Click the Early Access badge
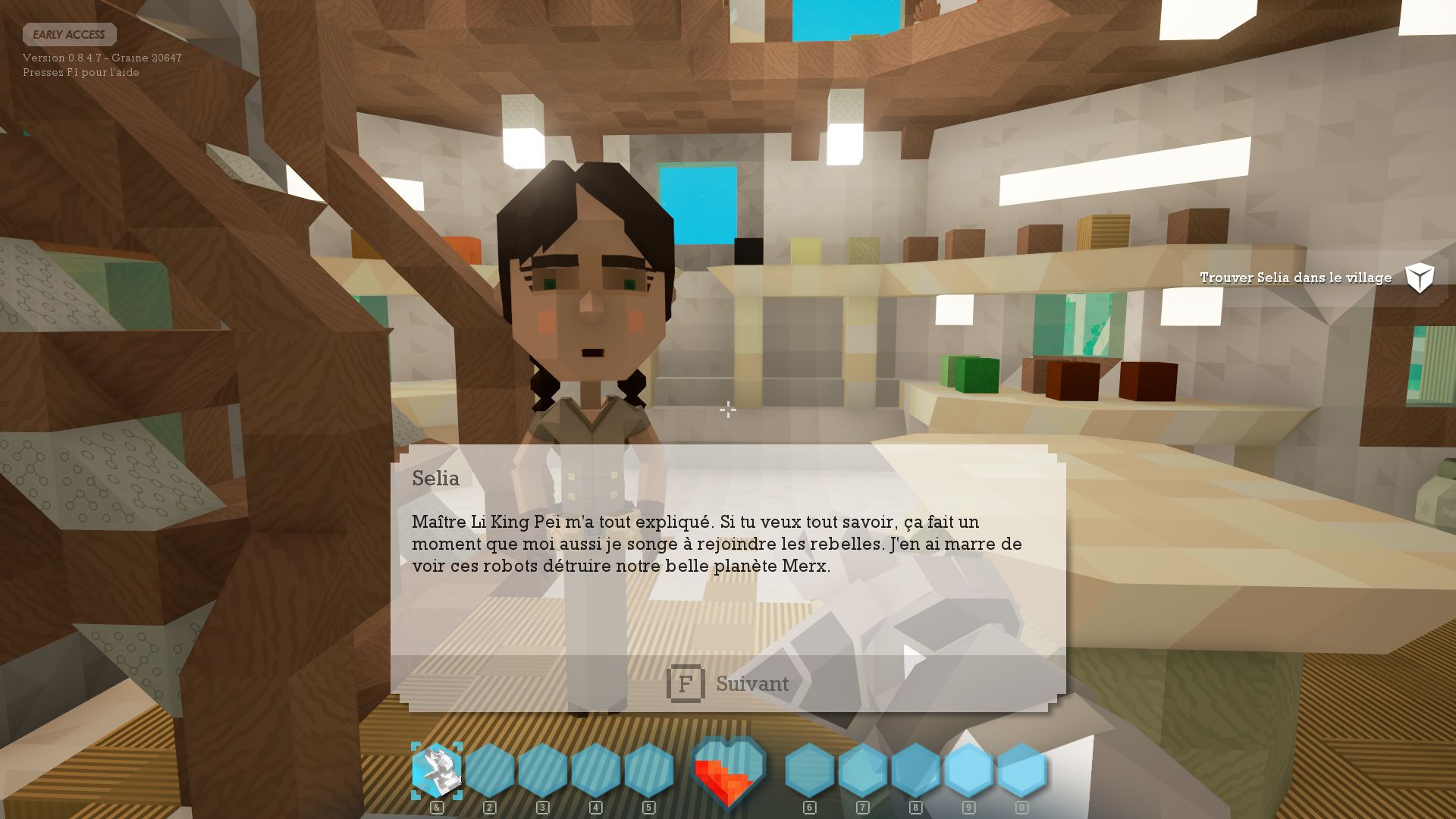 (x=69, y=35)
